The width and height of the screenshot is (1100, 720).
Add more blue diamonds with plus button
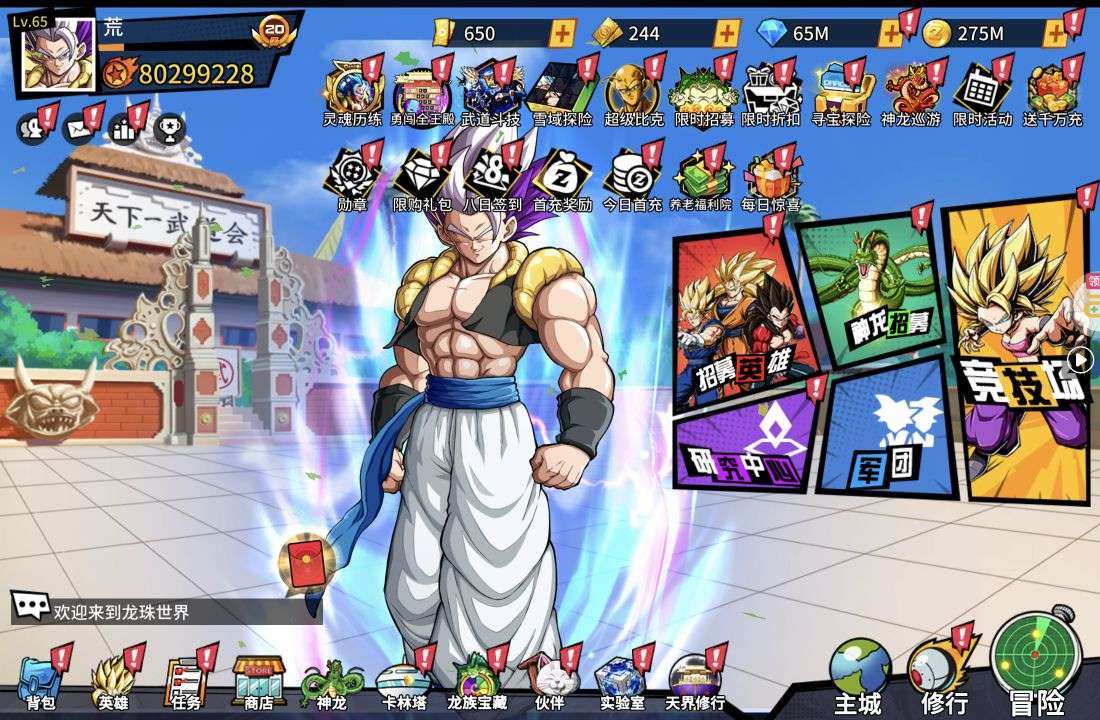point(890,33)
